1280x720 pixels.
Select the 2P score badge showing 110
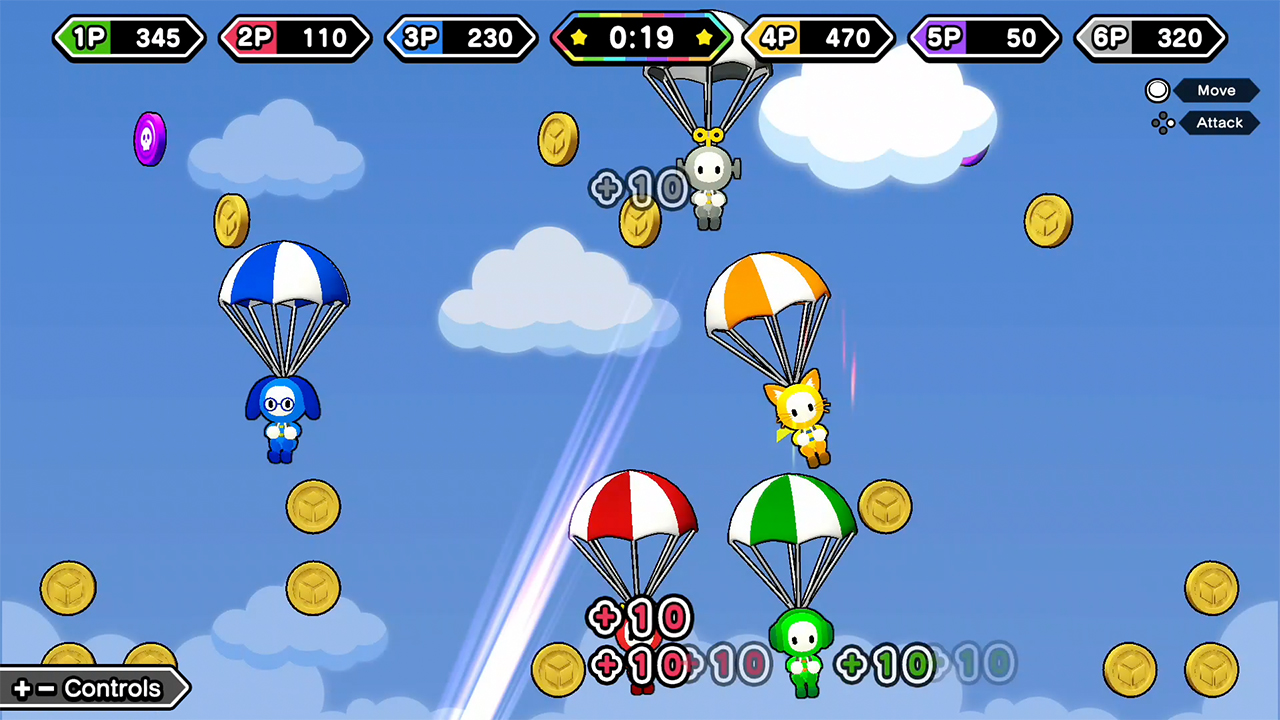pyautogui.click(x=295, y=38)
